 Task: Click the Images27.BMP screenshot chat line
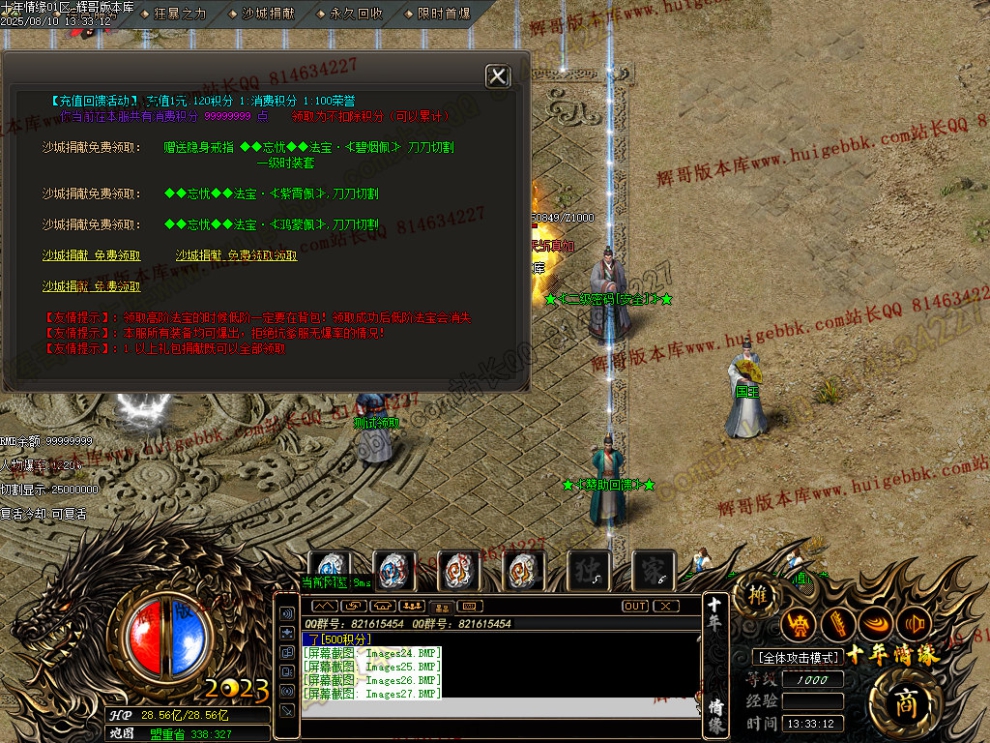(372, 693)
